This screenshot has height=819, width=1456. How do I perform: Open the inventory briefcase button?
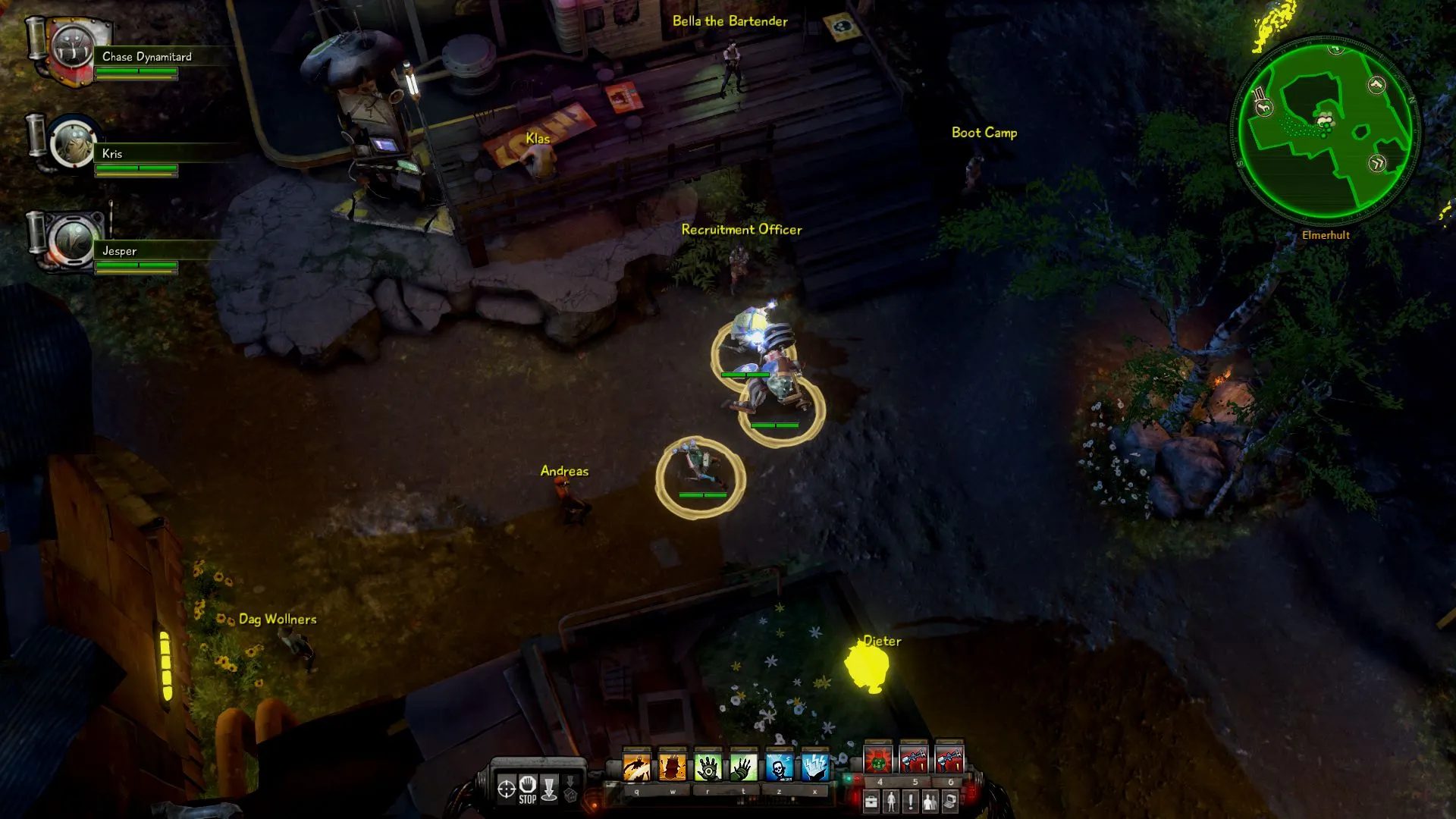(x=871, y=801)
